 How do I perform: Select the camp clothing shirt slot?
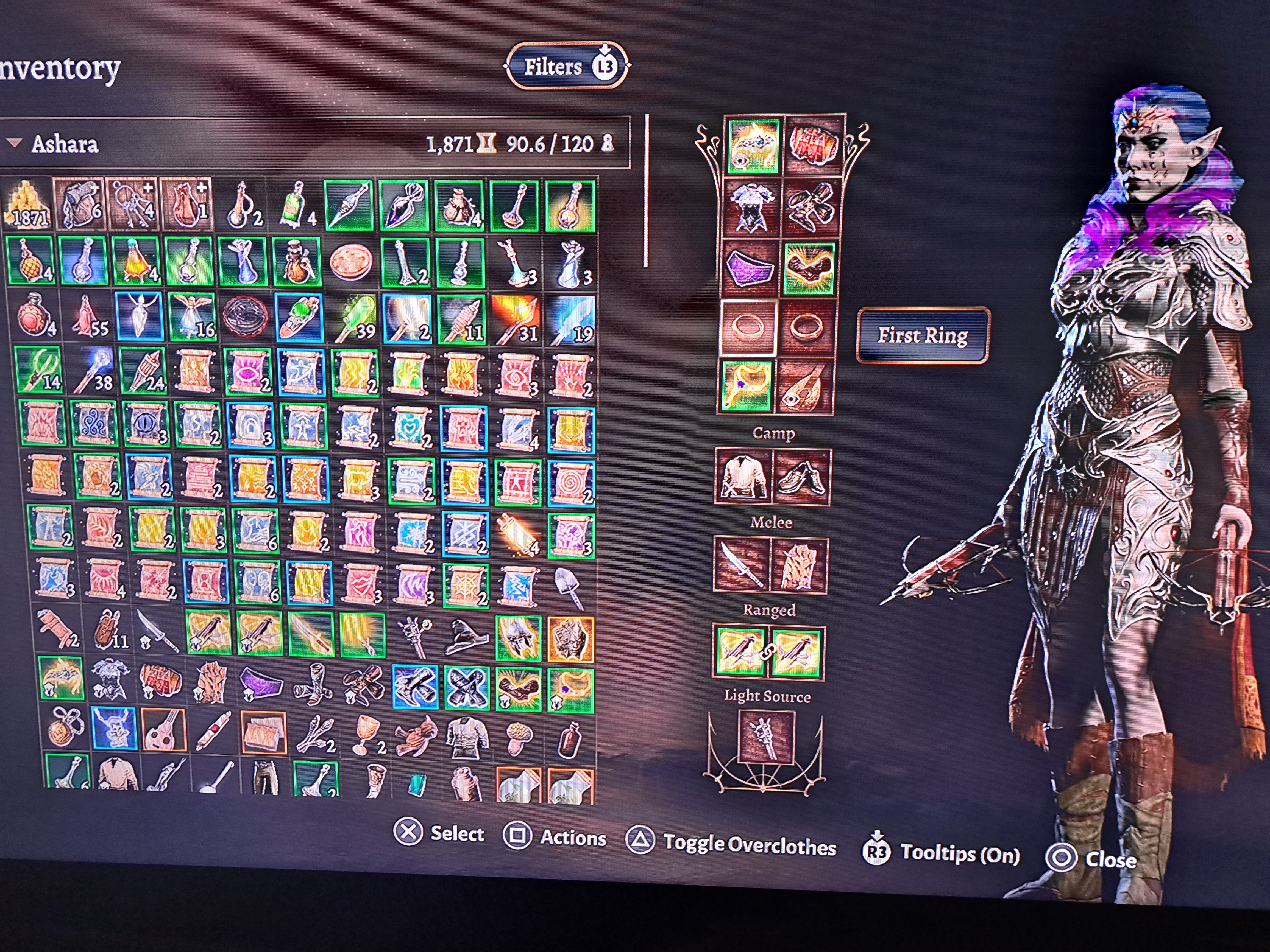coord(743,477)
